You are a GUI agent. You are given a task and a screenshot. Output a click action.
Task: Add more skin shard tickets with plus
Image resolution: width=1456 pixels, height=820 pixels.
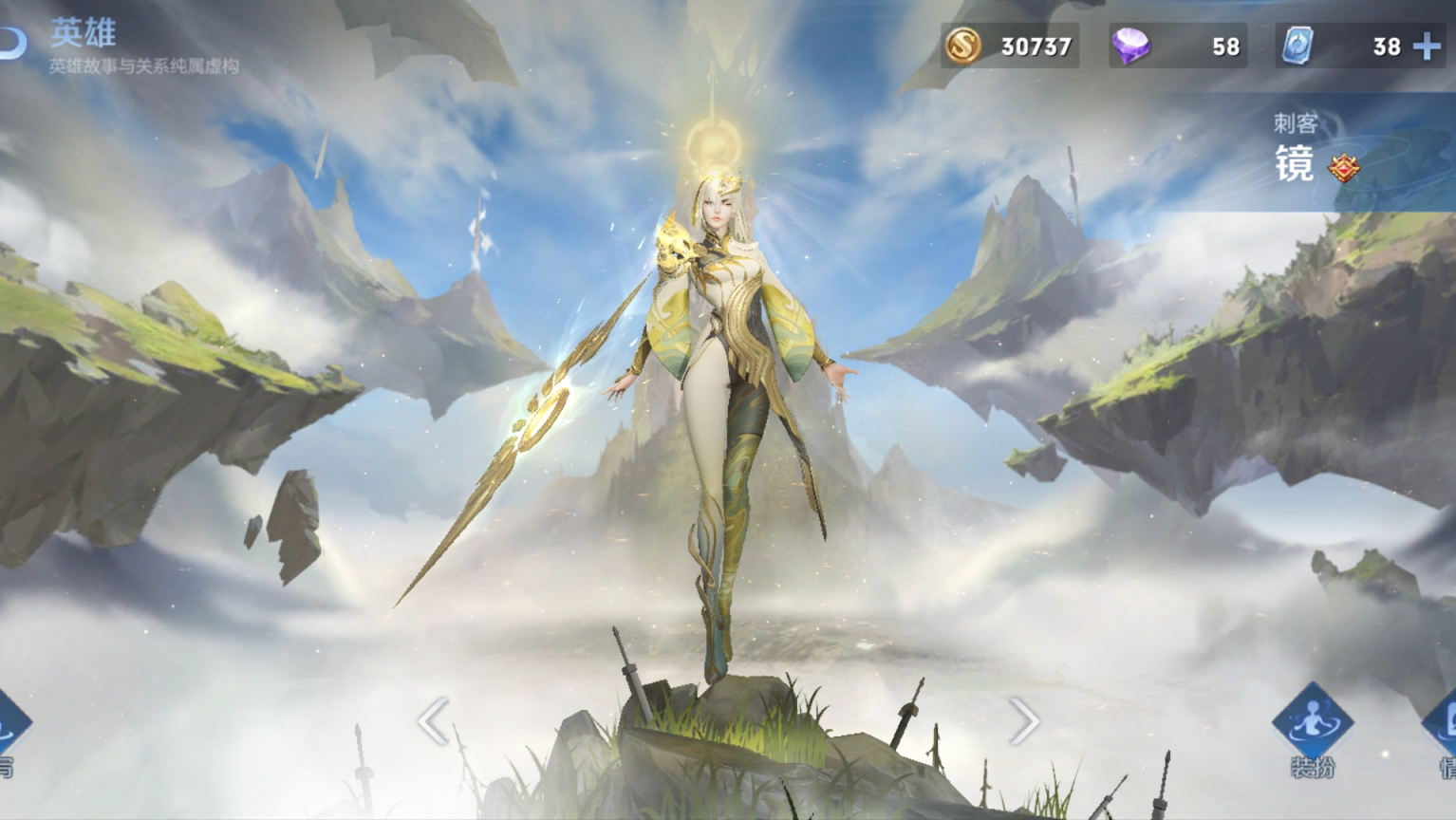tap(1427, 46)
